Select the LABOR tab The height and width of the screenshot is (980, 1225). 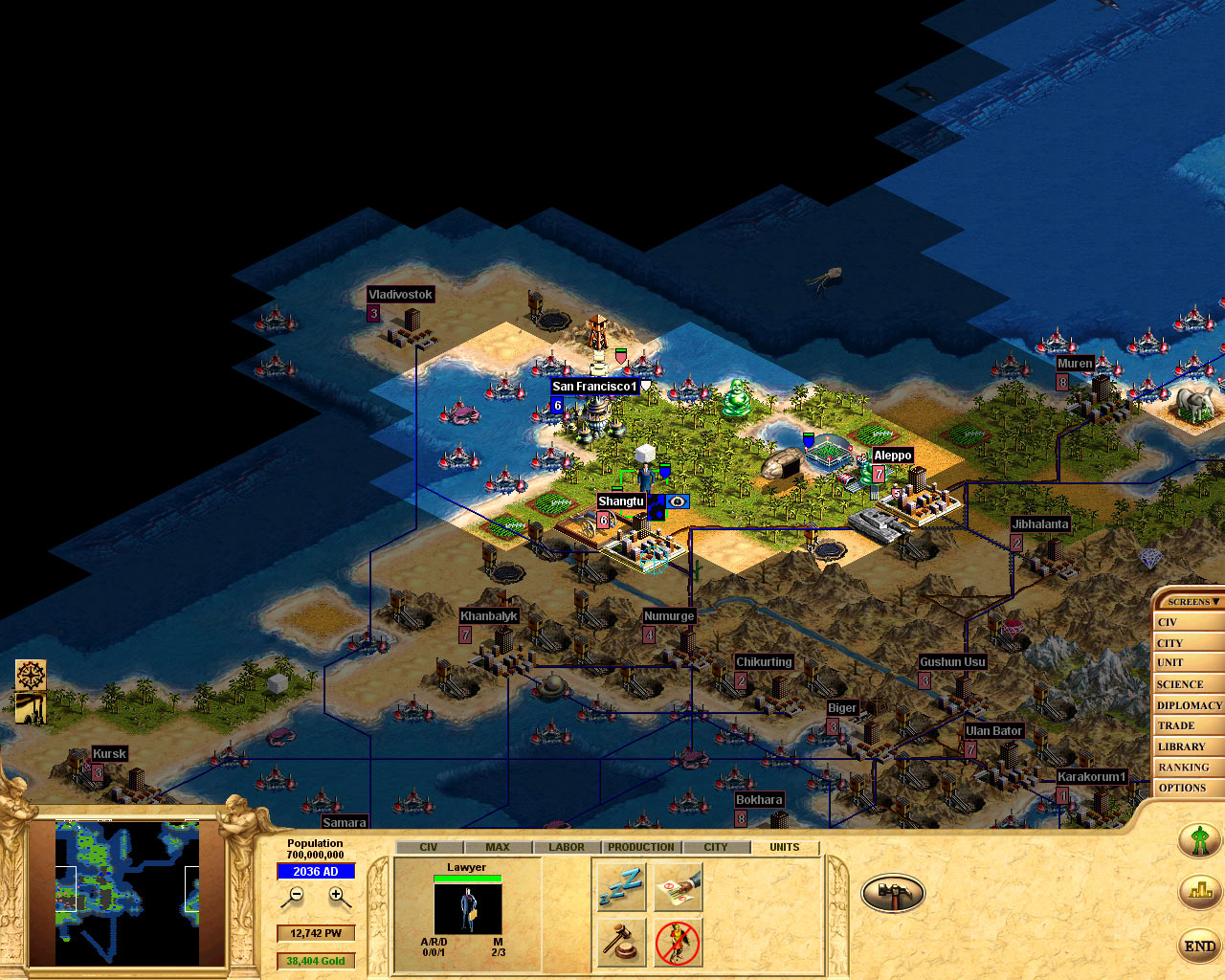tap(566, 846)
